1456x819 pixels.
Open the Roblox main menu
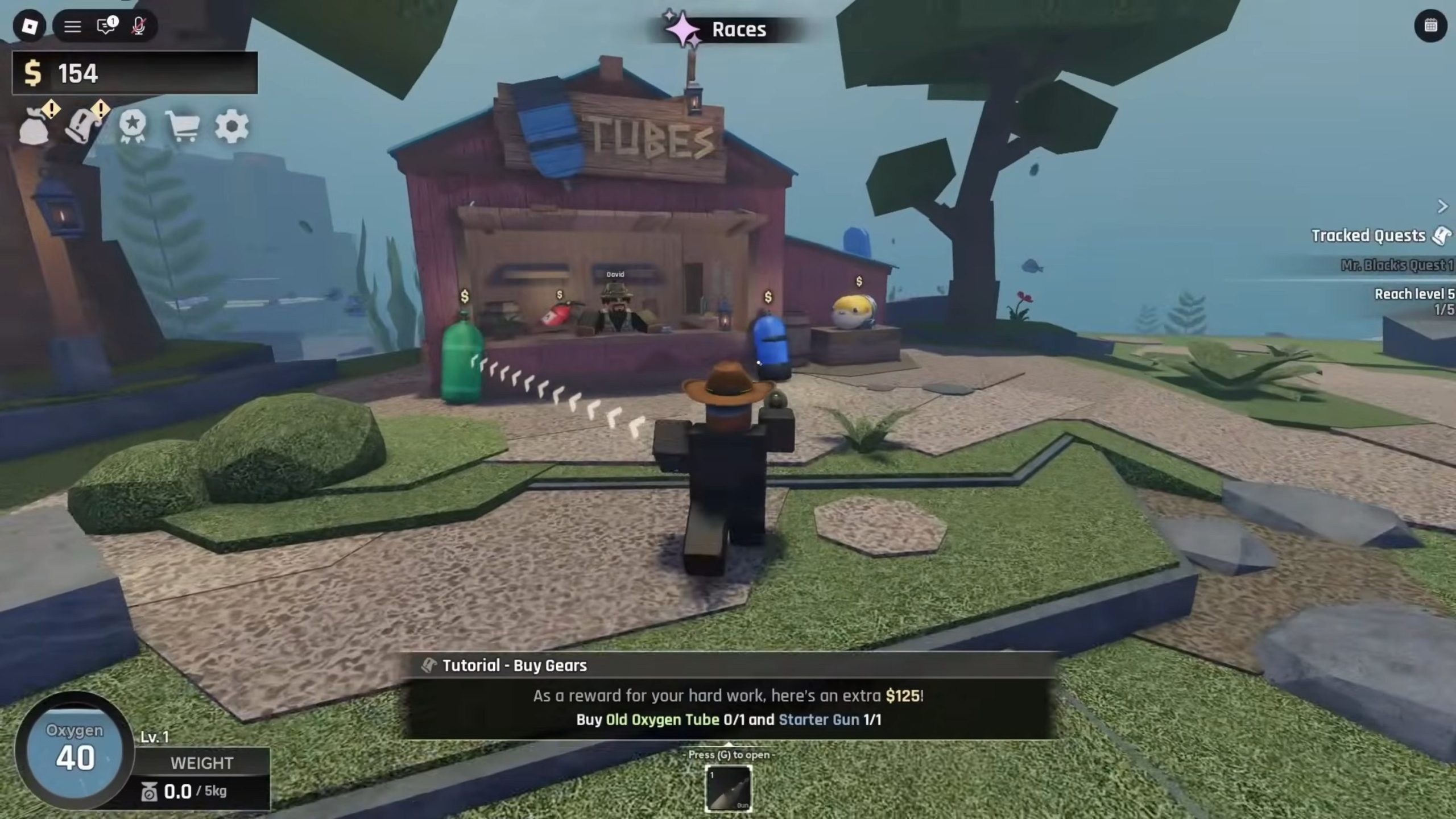[x=29, y=26]
